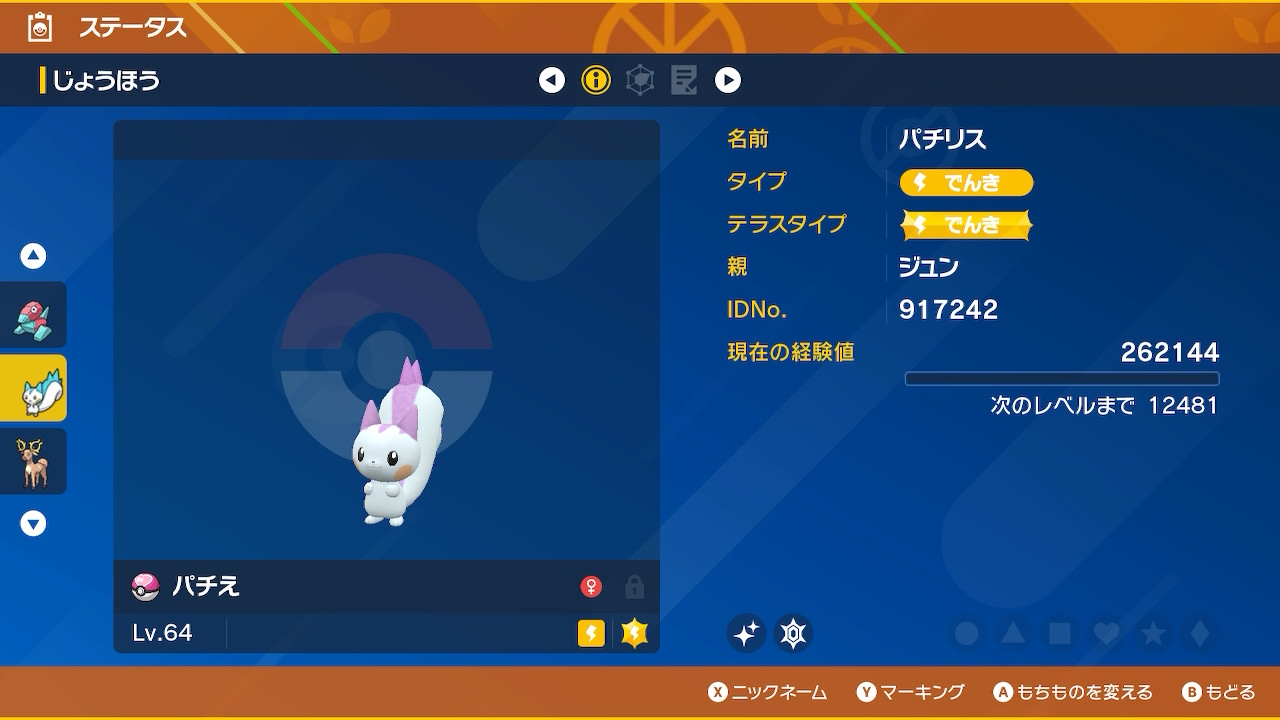Select the snowflake-shaped mark icon
Screen dimensions: 1280x720
point(794,633)
